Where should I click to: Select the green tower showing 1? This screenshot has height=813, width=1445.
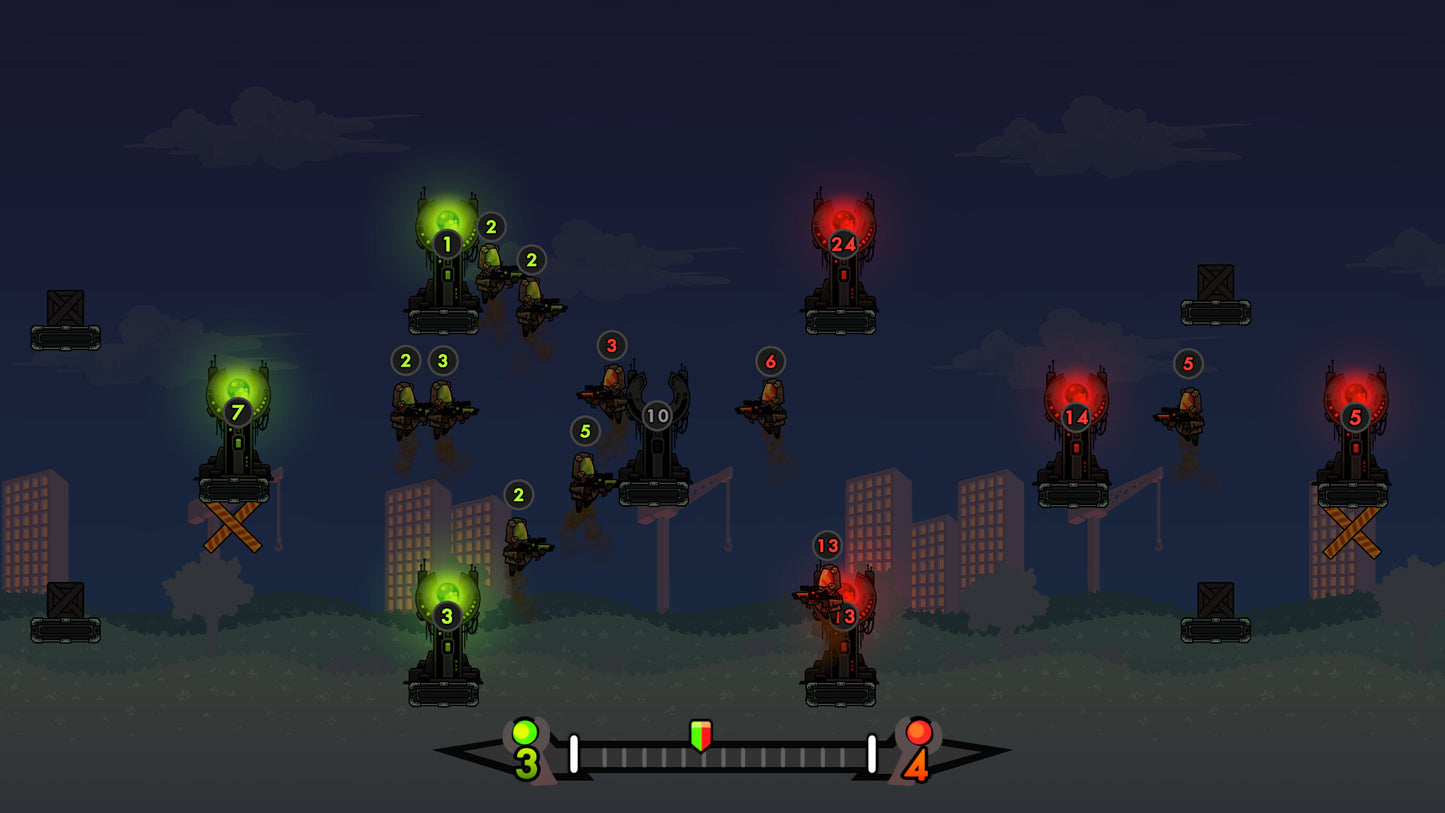click(x=445, y=262)
